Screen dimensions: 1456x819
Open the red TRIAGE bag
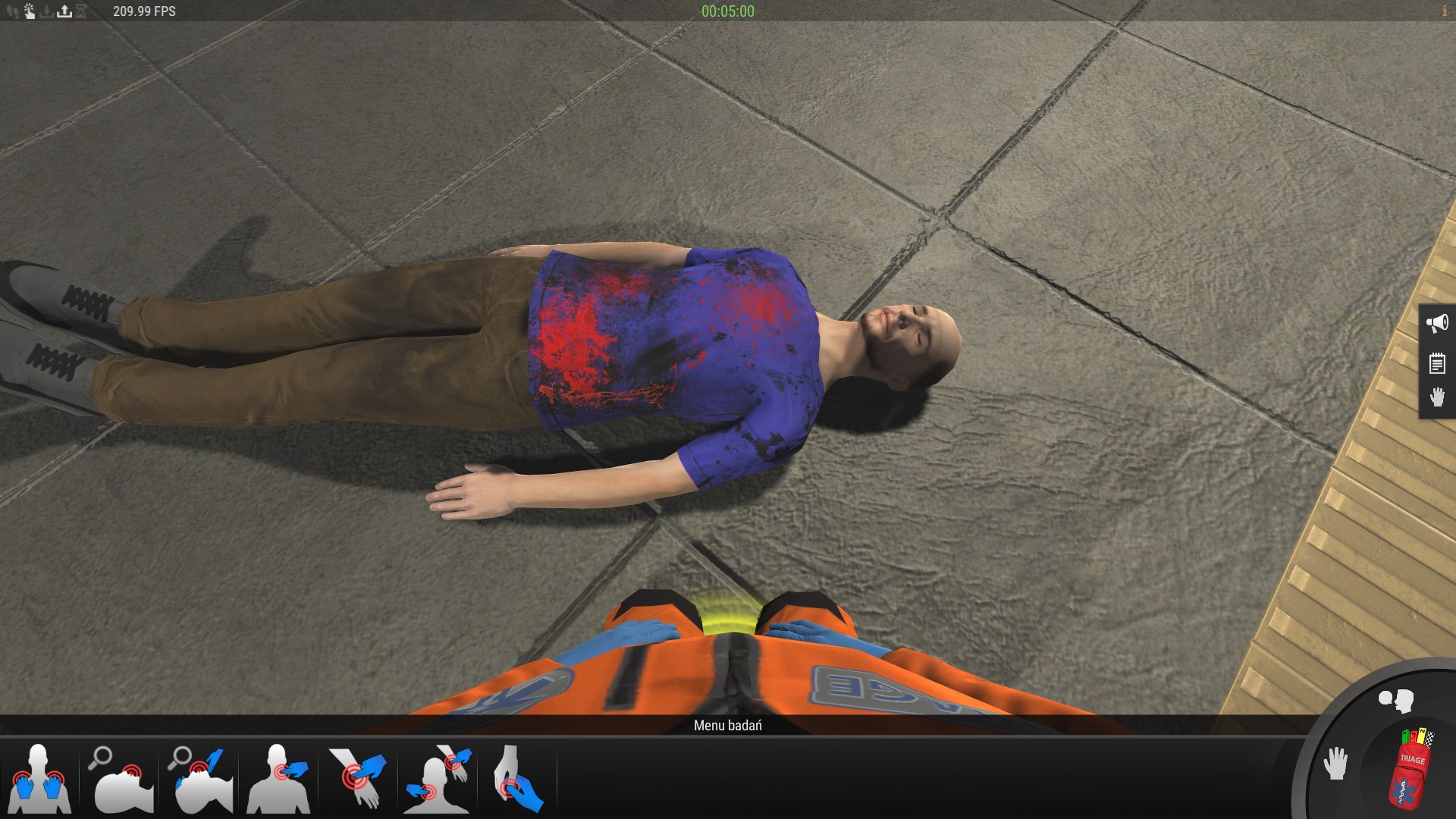click(x=1411, y=767)
